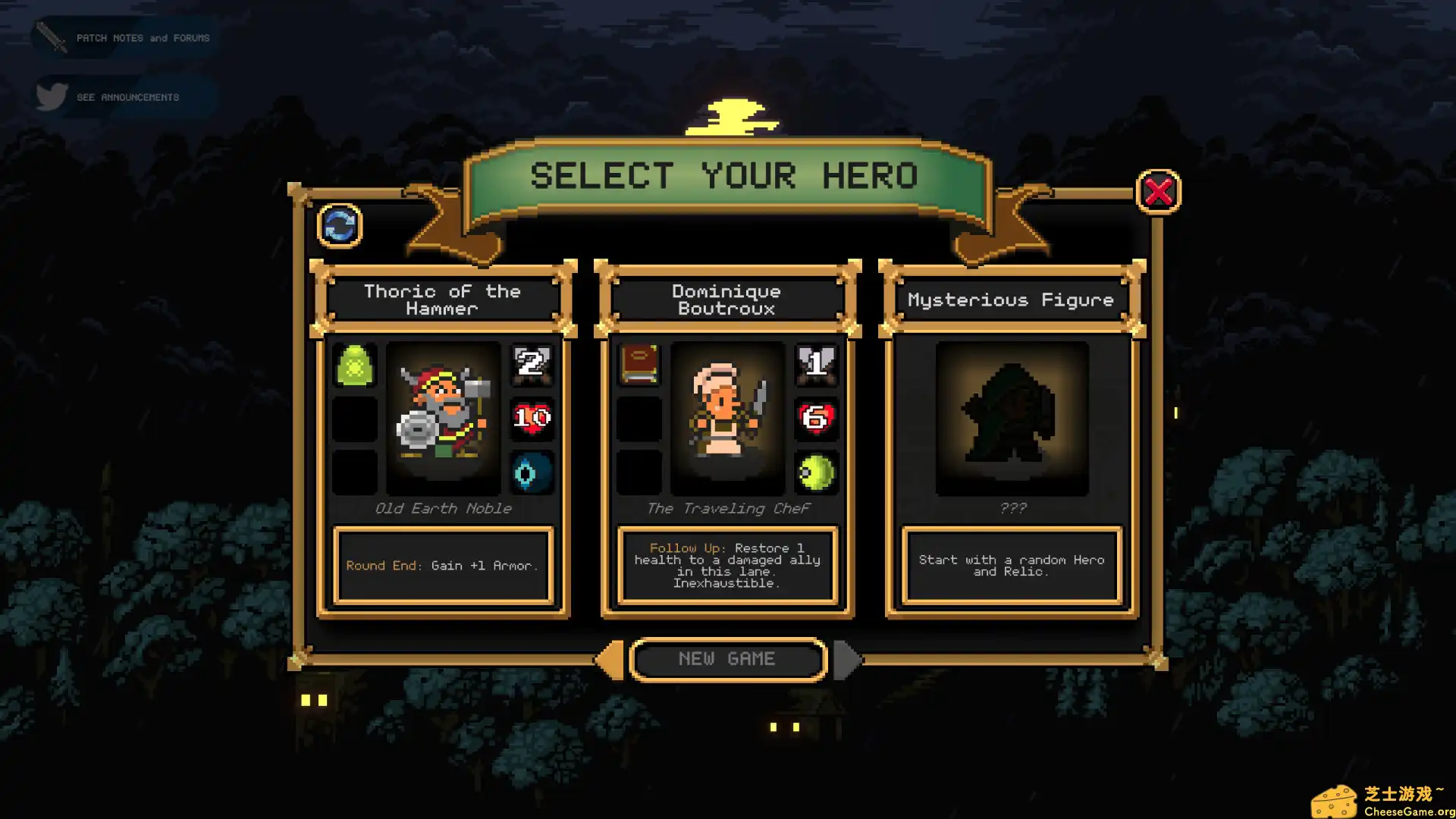Click Thoric's blue mana crystal icon

(532, 472)
